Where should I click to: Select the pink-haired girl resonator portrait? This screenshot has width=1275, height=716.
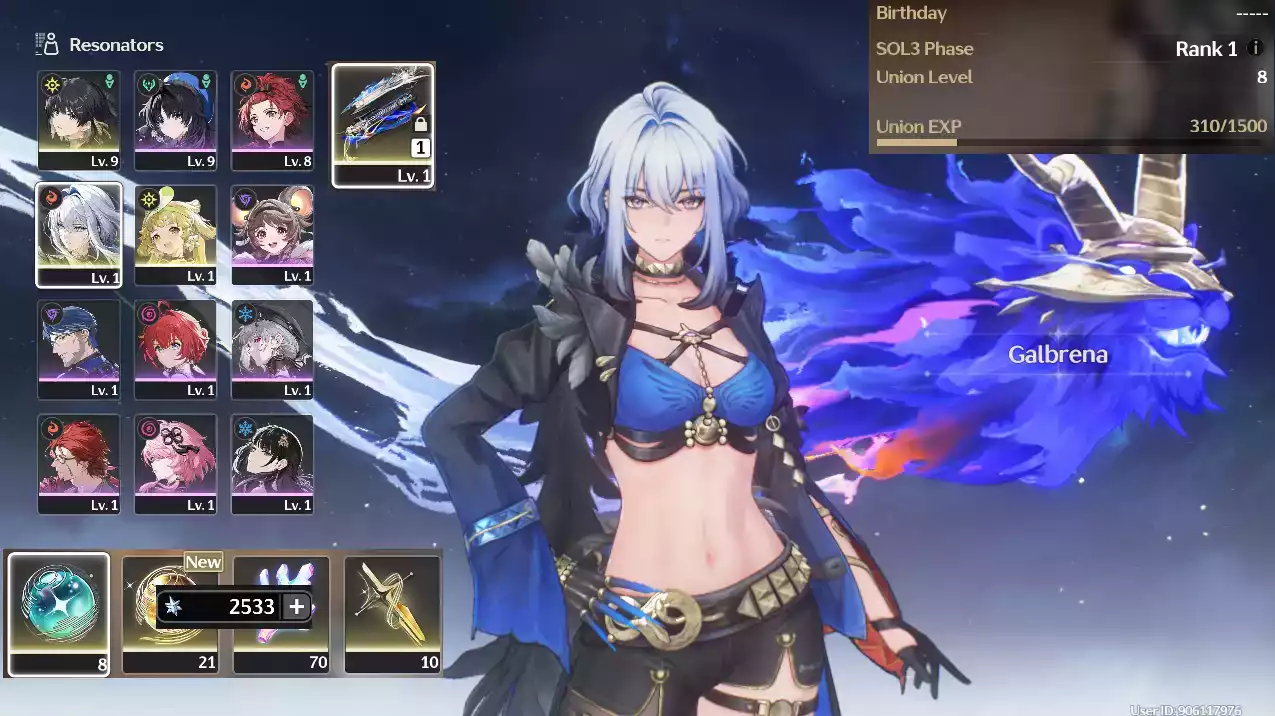click(175, 462)
